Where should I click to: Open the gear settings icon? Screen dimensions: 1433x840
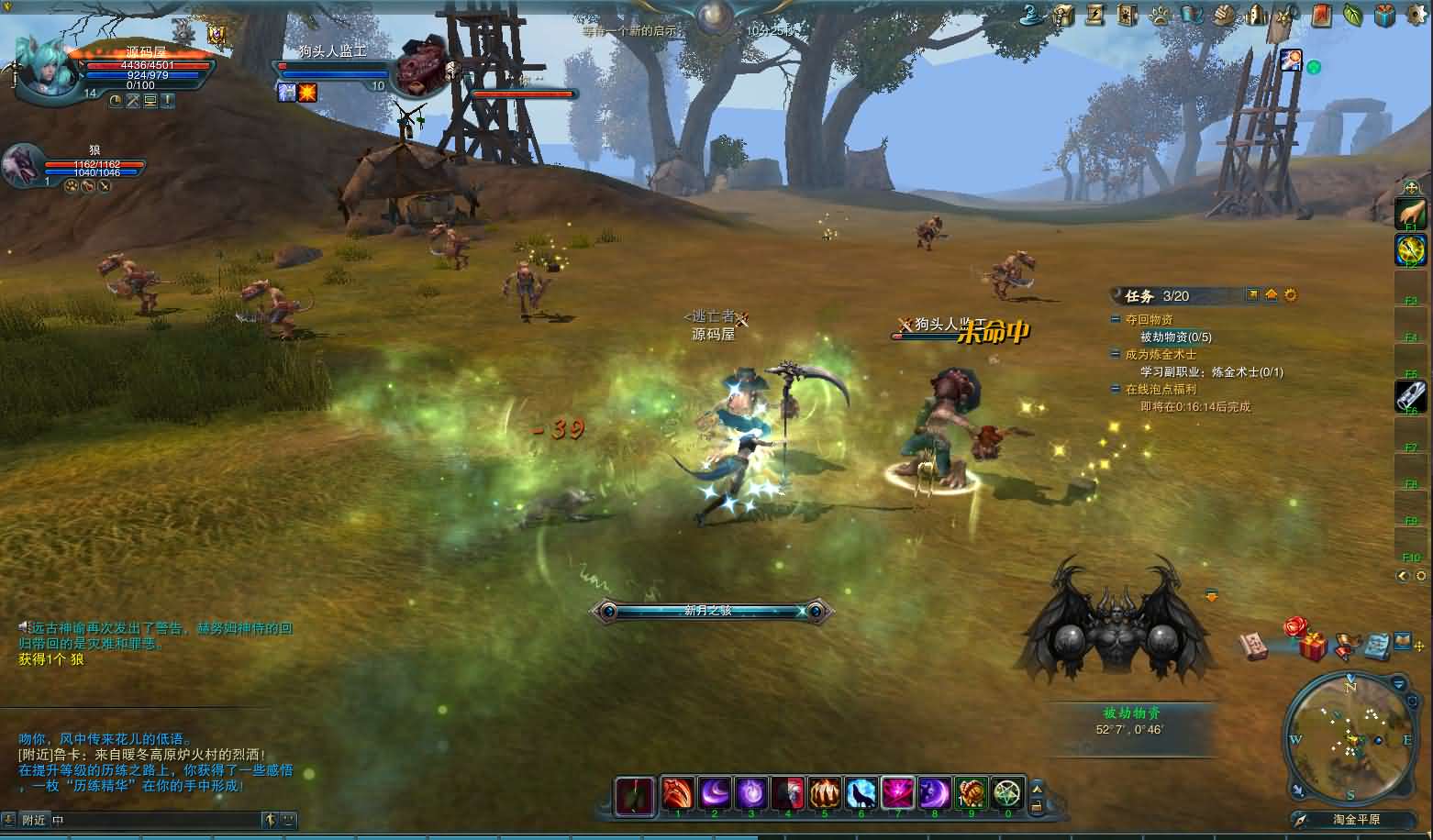pos(1416,14)
